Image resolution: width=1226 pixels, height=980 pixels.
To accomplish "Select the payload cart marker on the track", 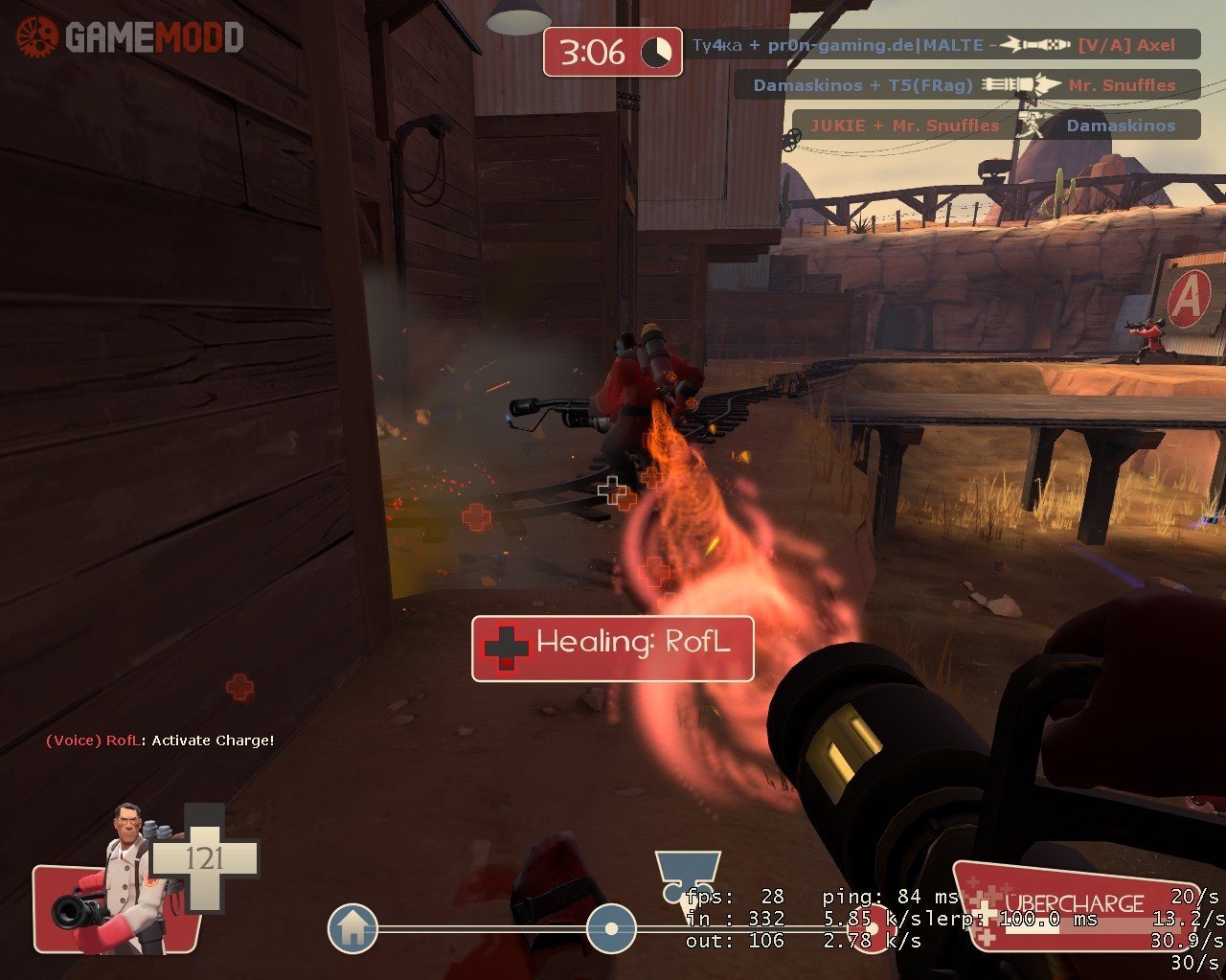I will [610, 928].
